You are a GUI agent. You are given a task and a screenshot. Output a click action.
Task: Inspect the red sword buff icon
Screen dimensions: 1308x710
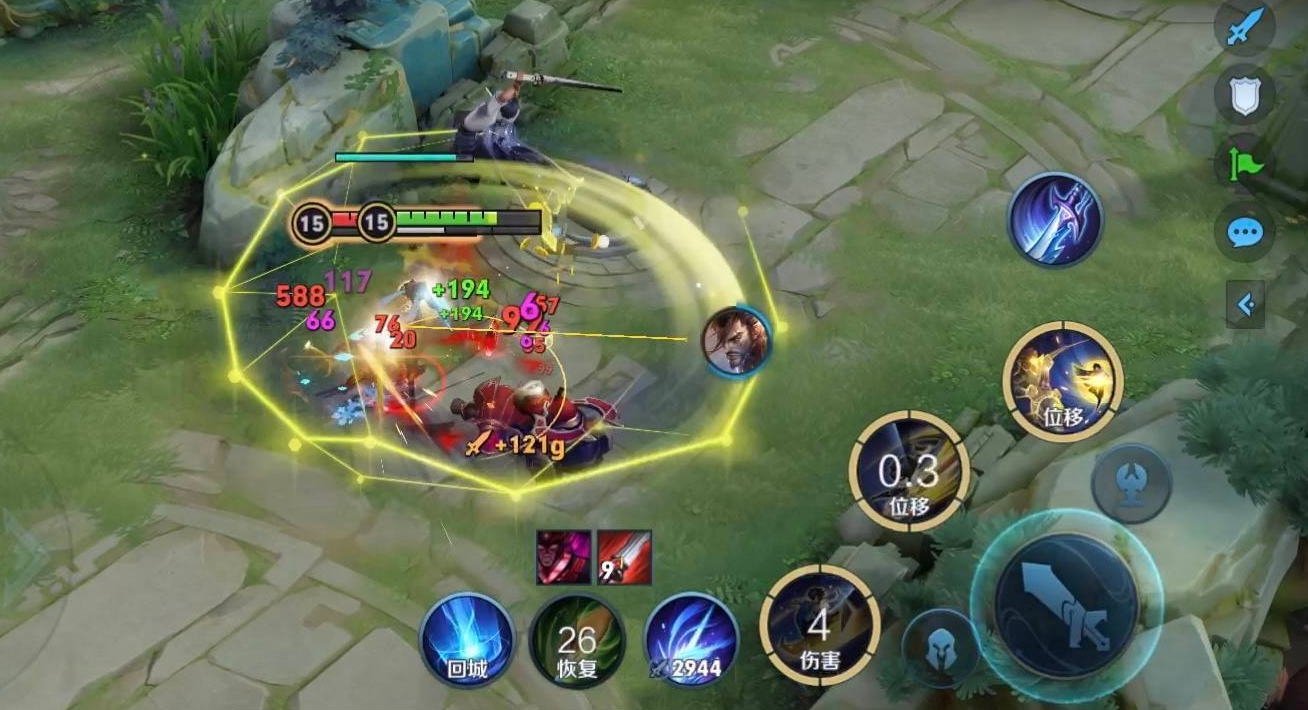pyautogui.click(x=624, y=557)
